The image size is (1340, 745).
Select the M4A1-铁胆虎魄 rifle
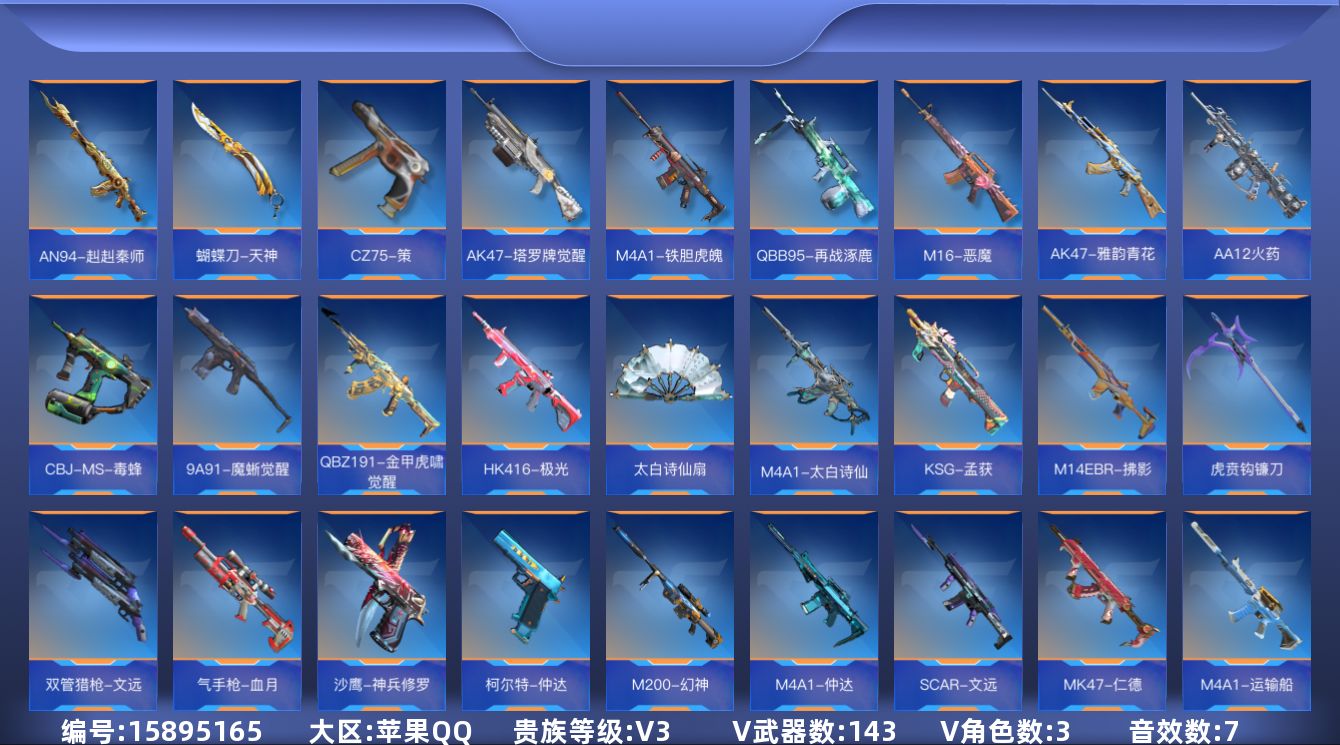pyautogui.click(x=669, y=170)
